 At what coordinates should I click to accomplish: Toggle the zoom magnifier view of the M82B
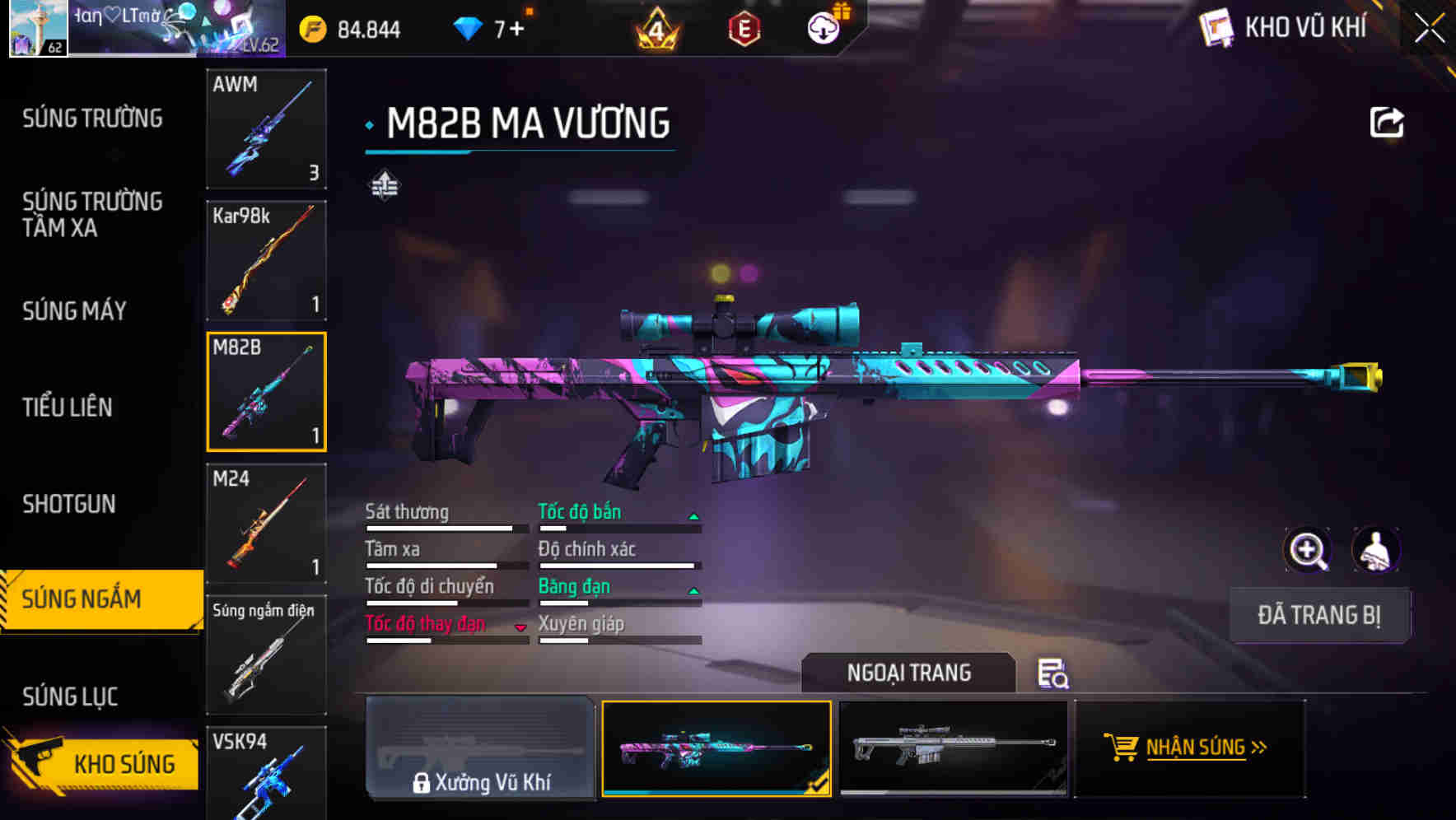(1308, 550)
